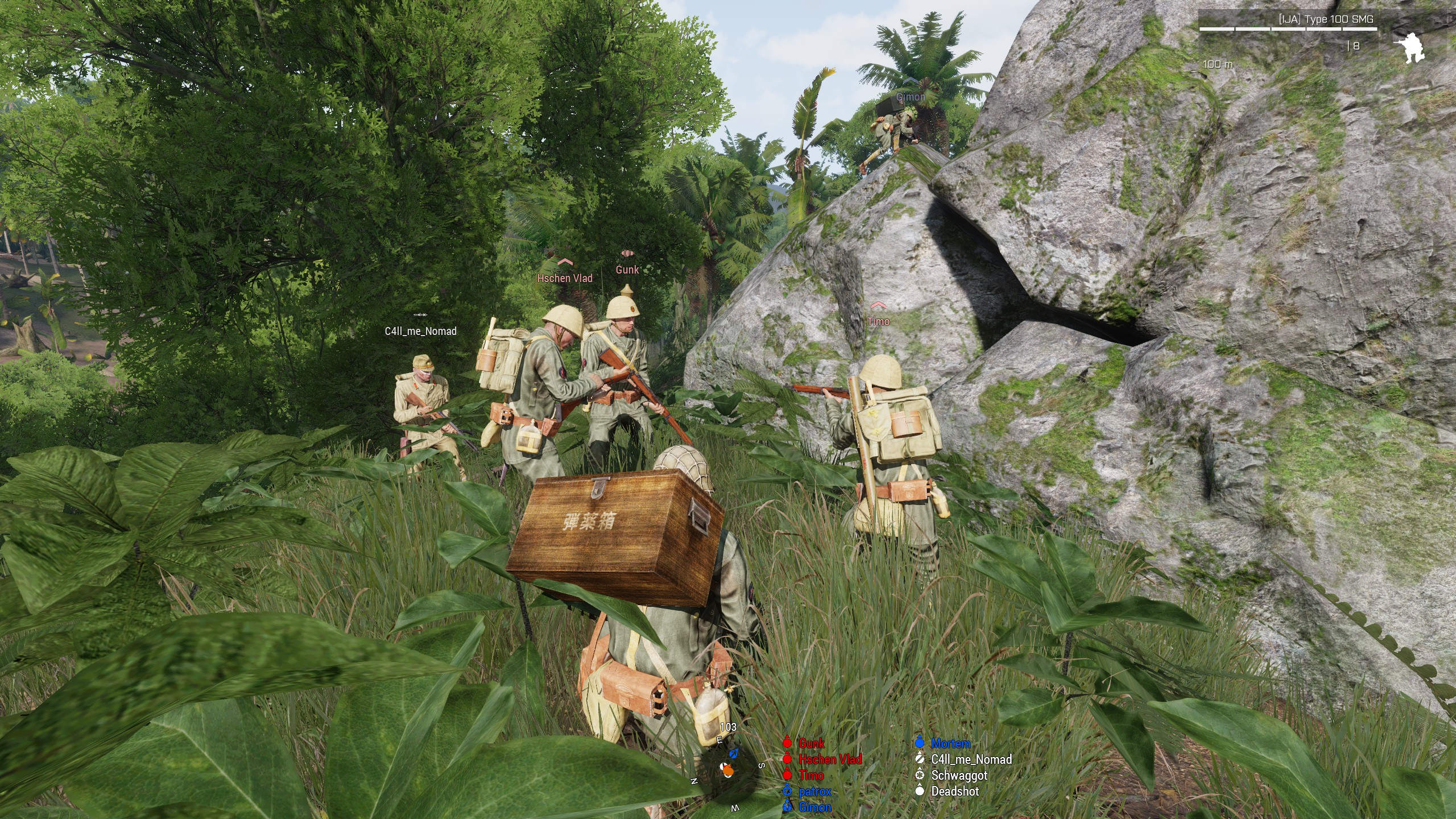Image resolution: width=1456 pixels, height=819 pixels.
Task: Select Mortem in the squad roster
Action: pyautogui.click(x=950, y=743)
